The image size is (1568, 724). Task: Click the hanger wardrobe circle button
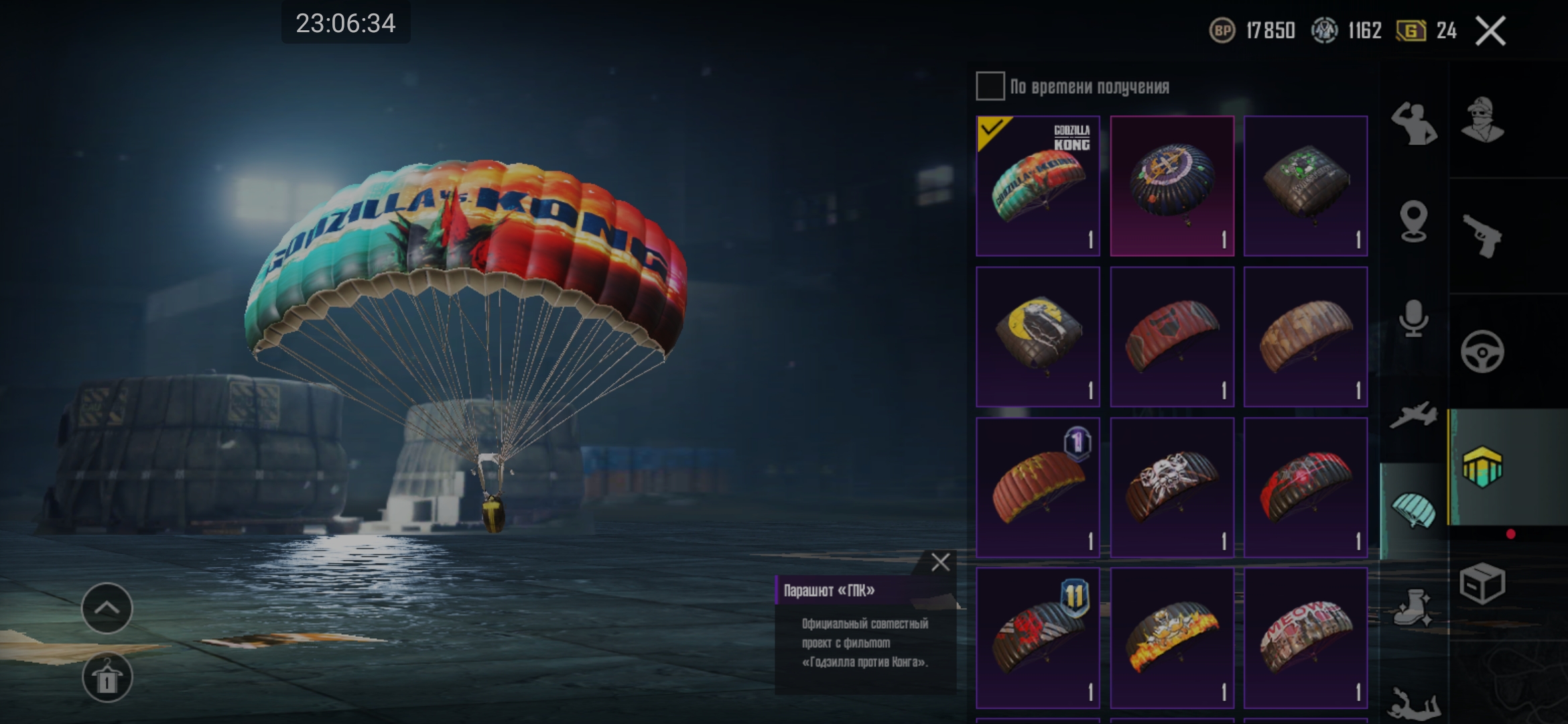(107, 677)
